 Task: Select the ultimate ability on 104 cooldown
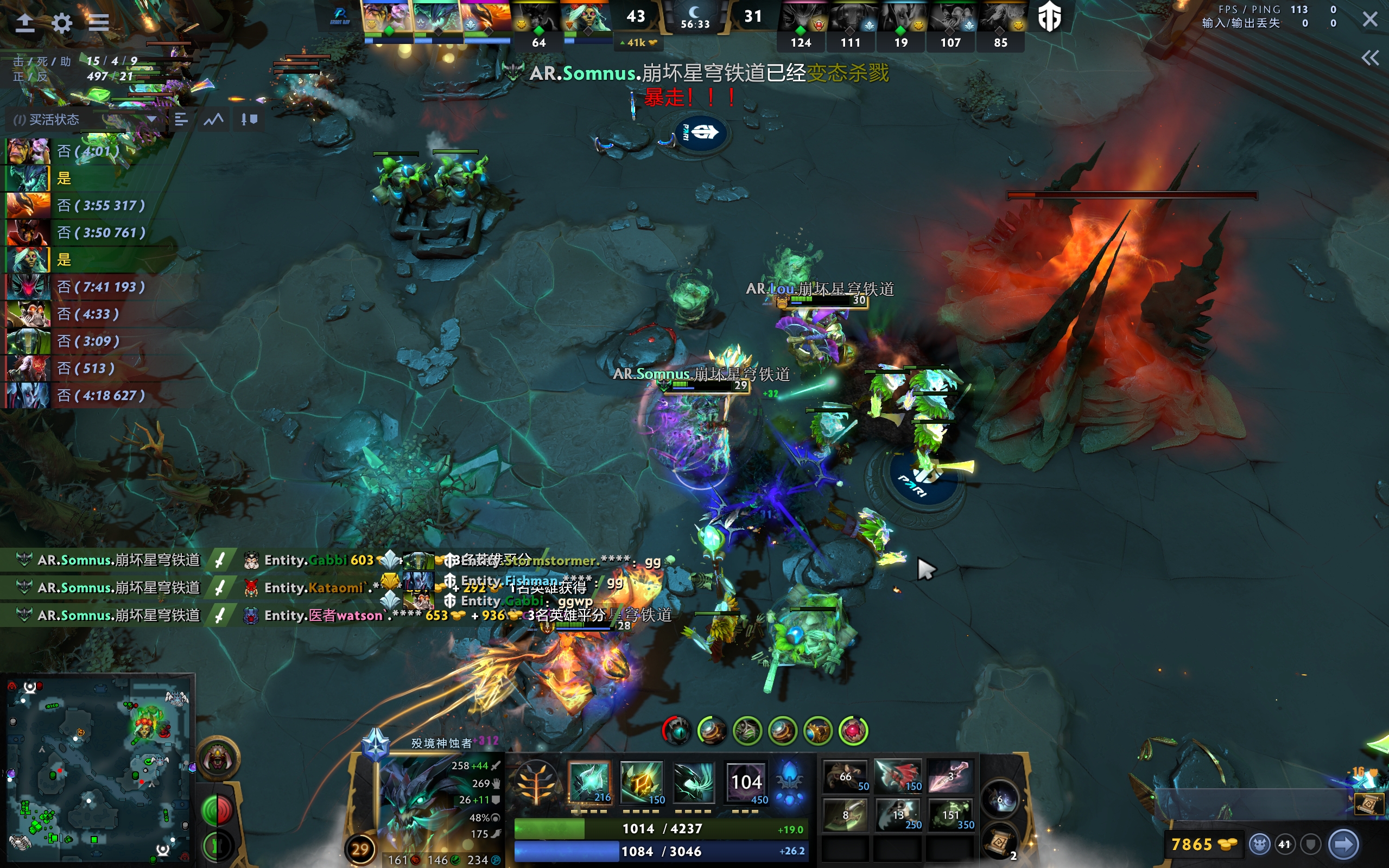click(746, 782)
